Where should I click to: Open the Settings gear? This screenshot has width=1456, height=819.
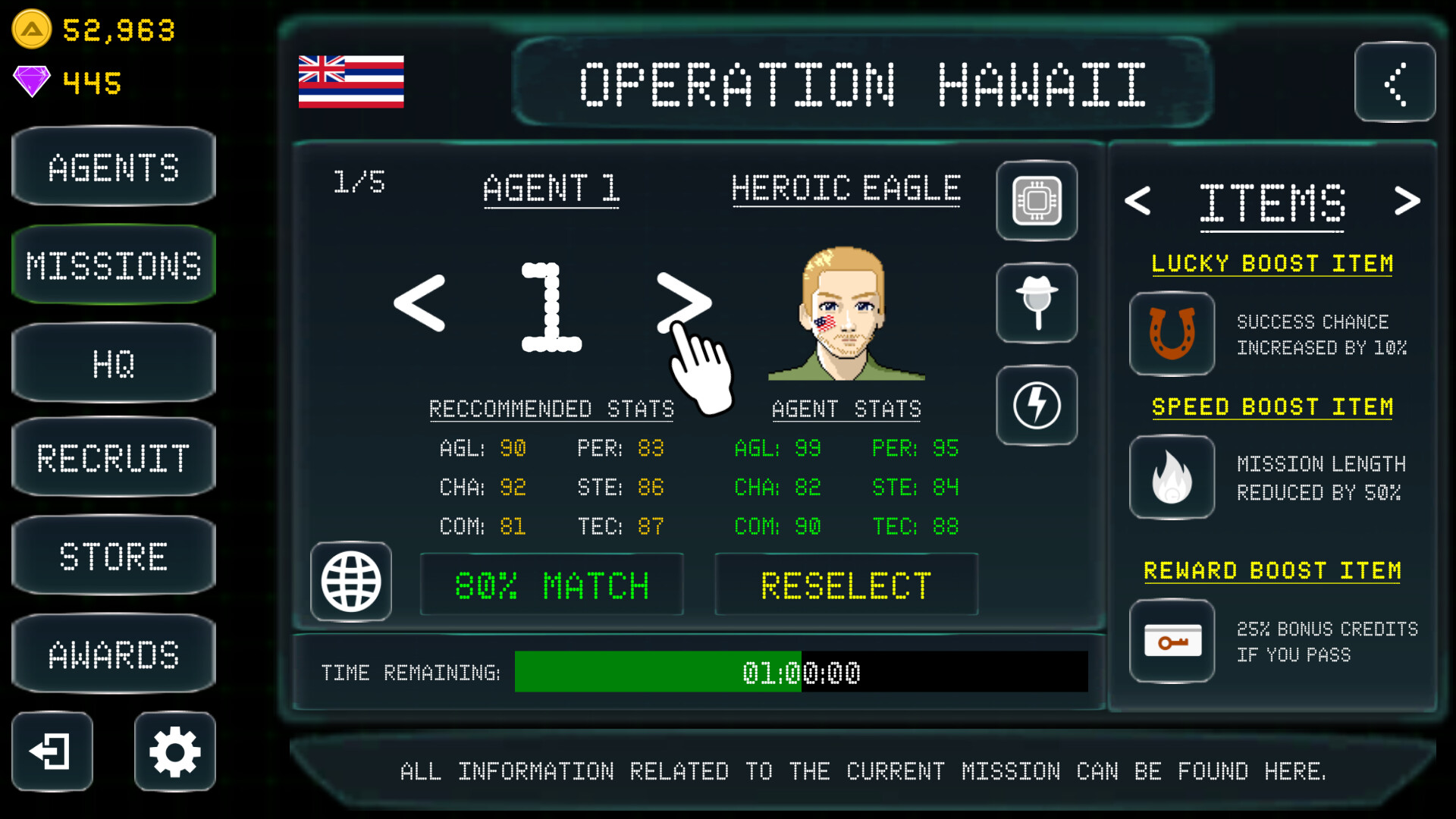point(174,752)
